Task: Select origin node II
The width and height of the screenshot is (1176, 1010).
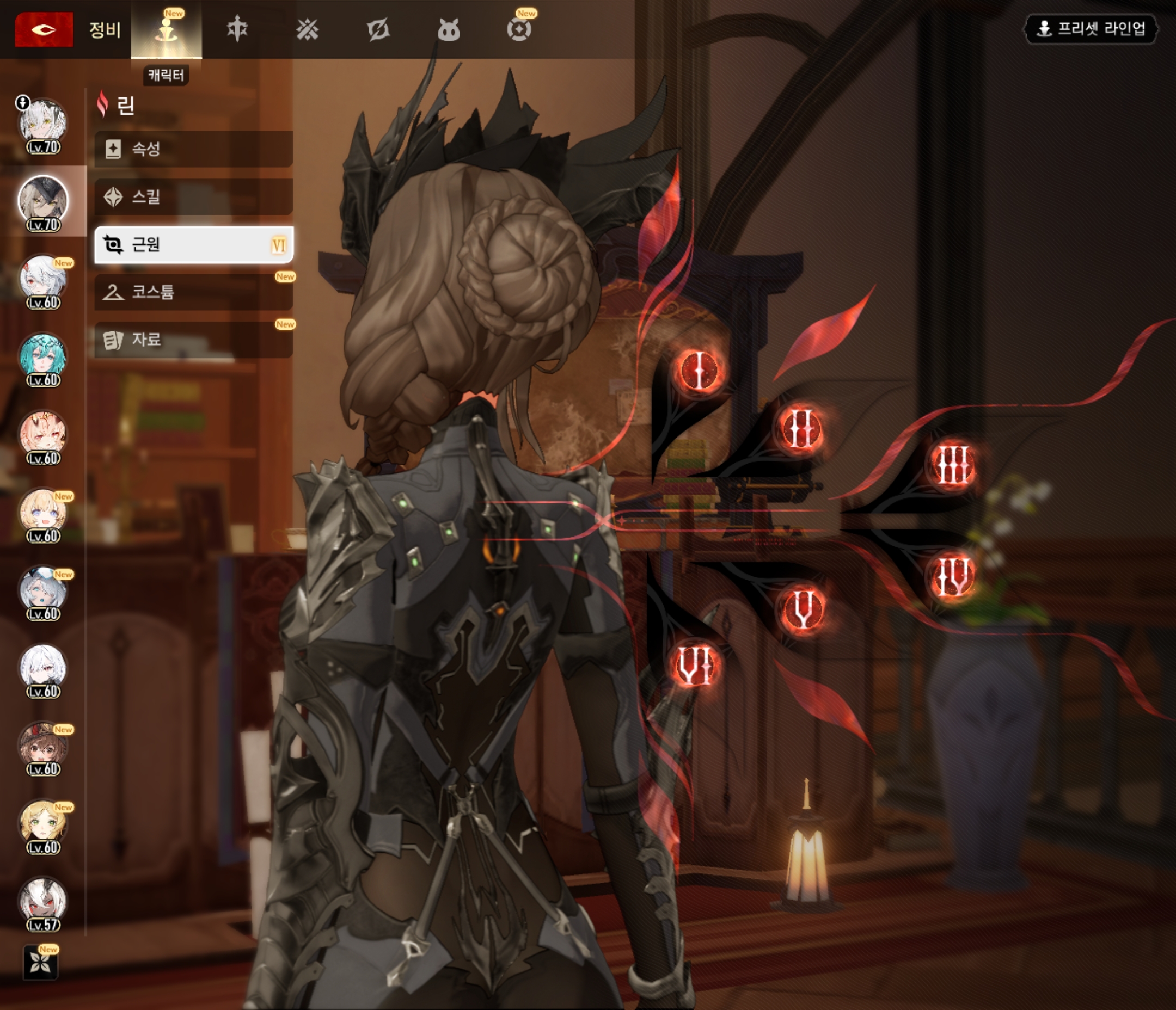Action: 801,428
